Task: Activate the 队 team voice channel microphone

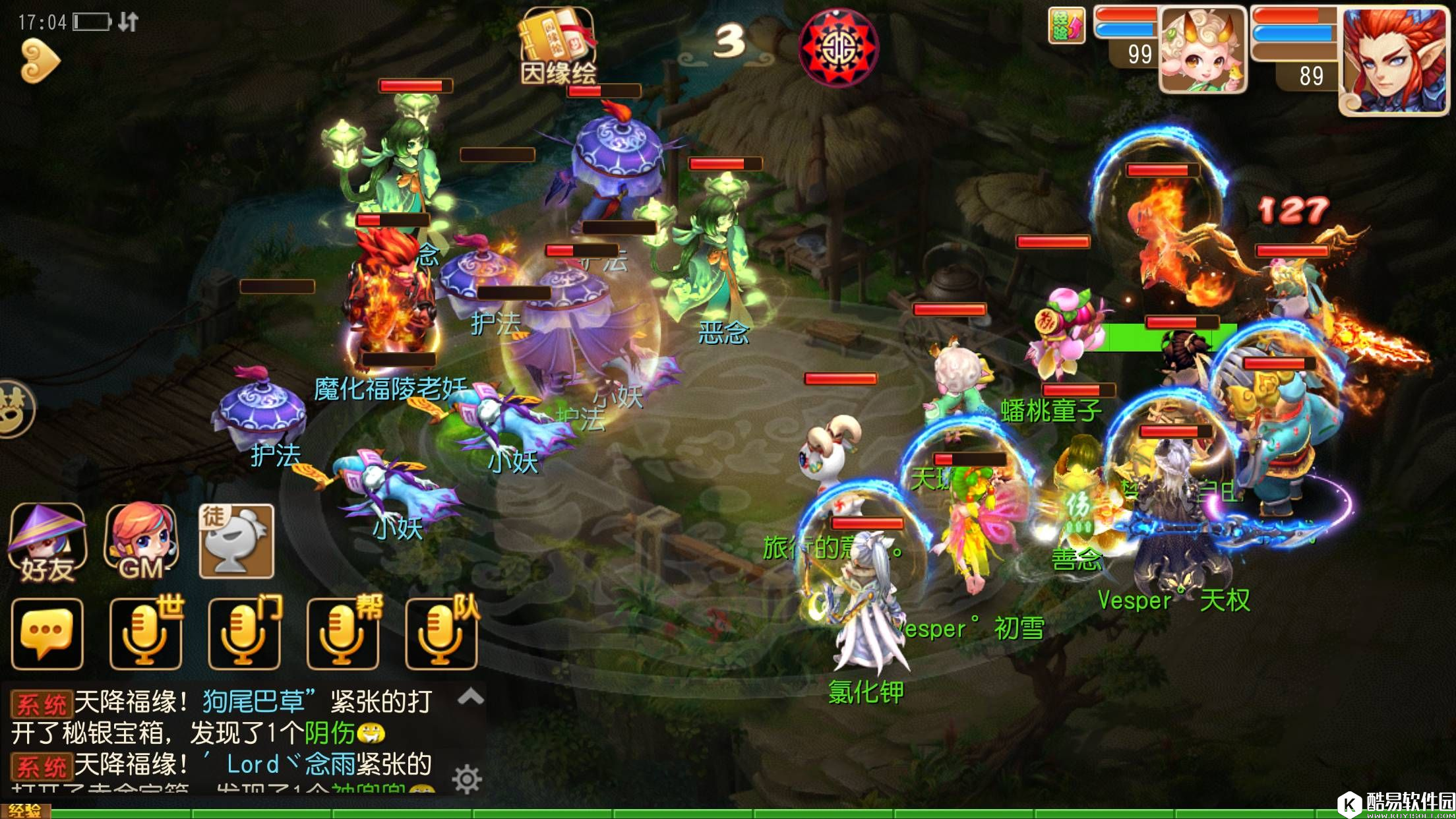Action: [x=441, y=634]
